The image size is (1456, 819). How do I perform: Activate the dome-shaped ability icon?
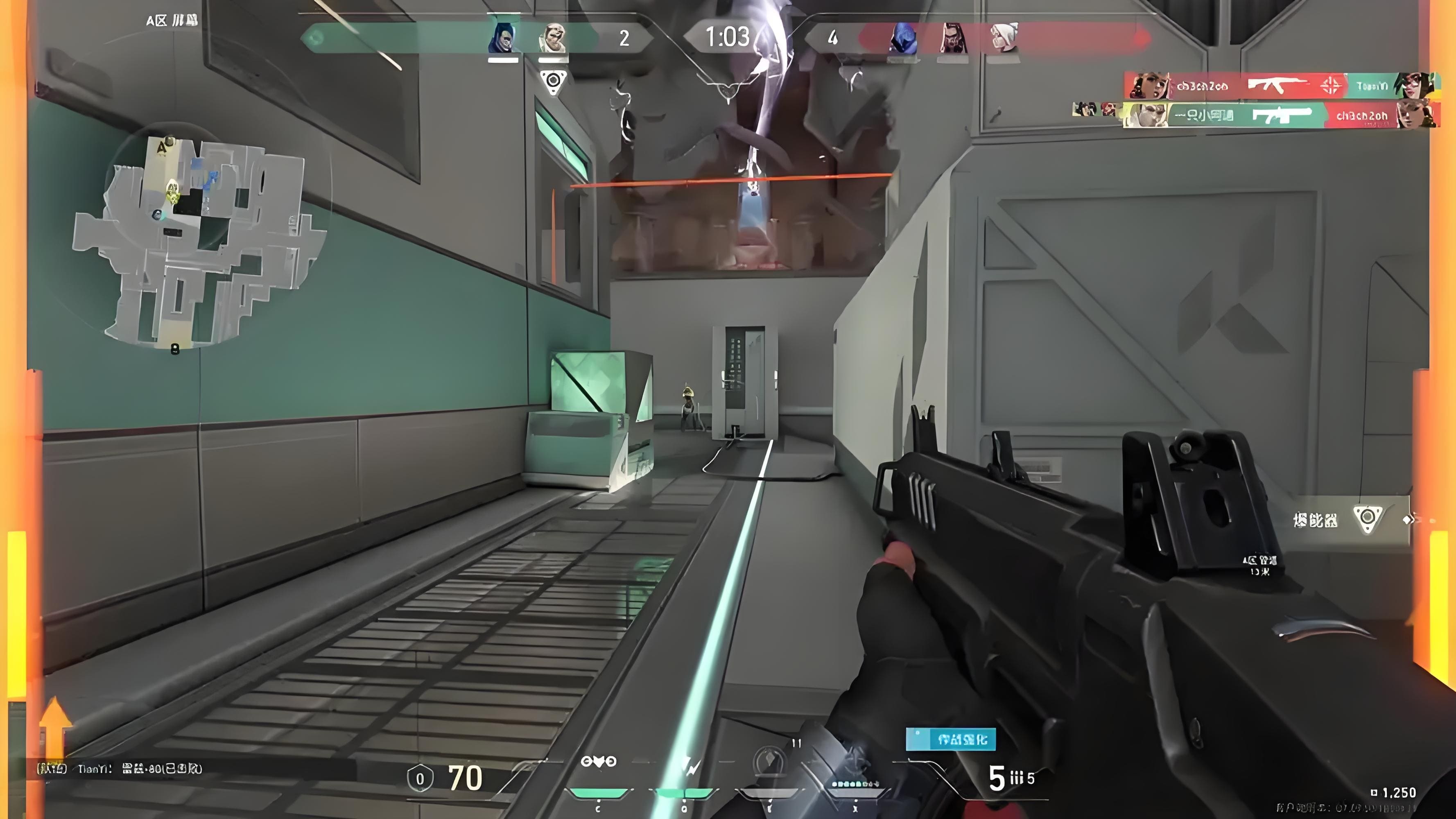(x=770, y=760)
